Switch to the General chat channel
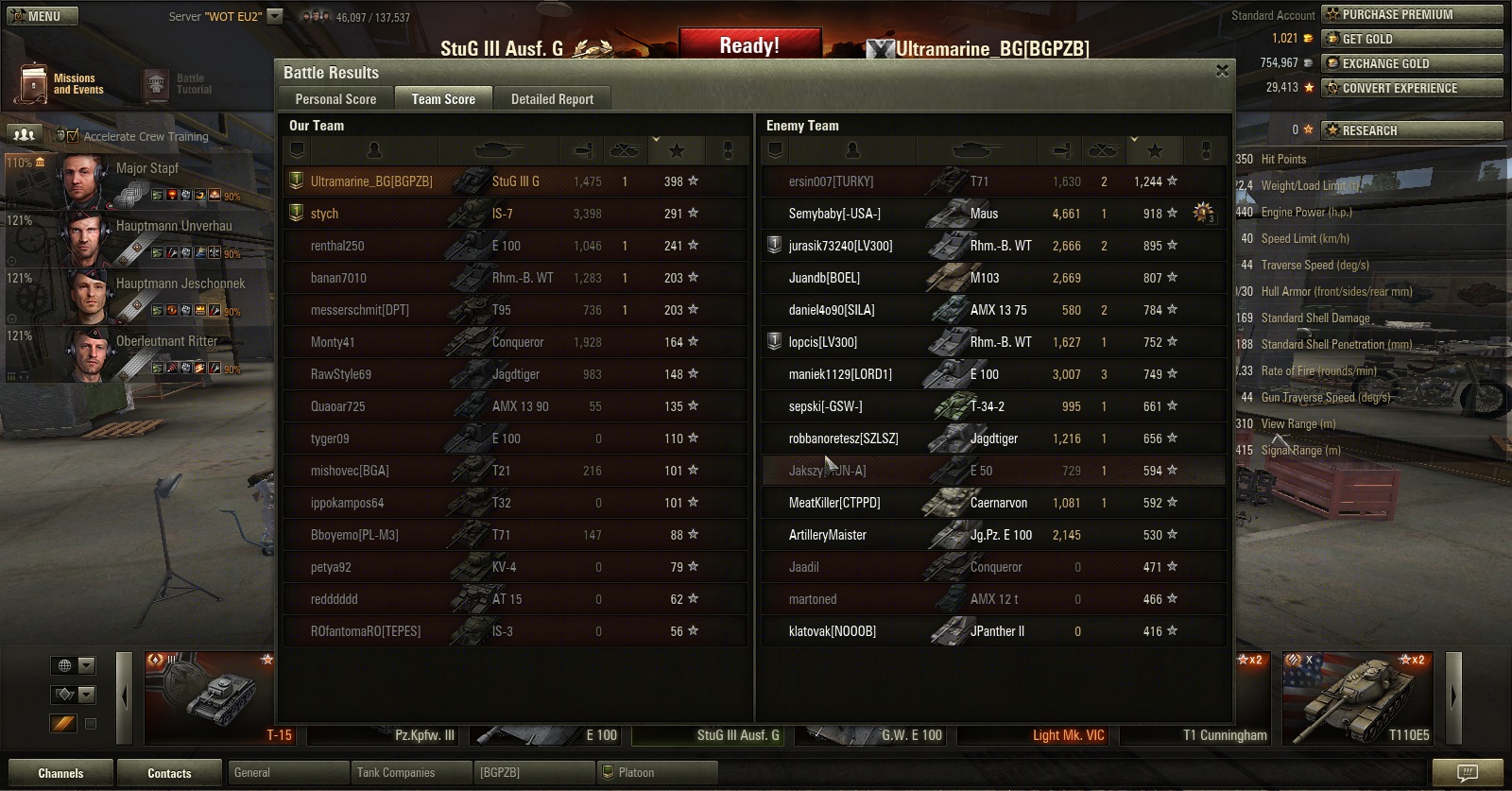The image size is (1512, 791). pos(288,773)
